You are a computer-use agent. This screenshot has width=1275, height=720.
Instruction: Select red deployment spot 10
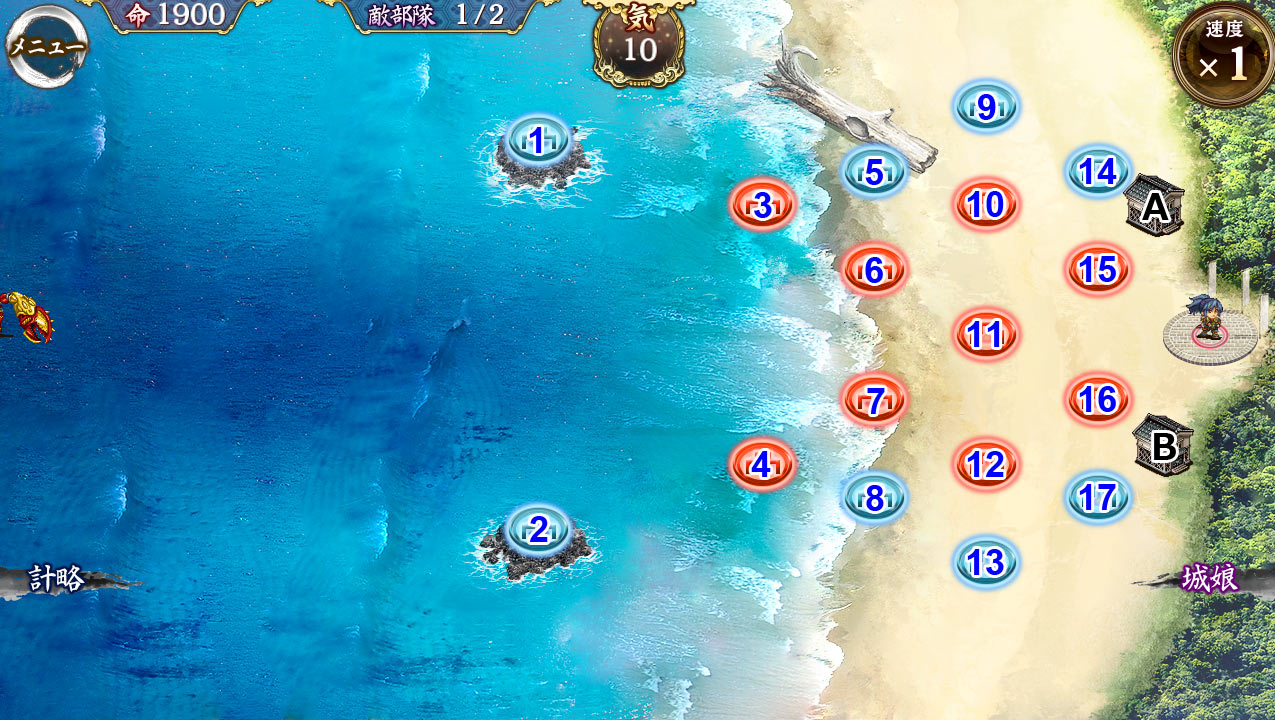(986, 205)
